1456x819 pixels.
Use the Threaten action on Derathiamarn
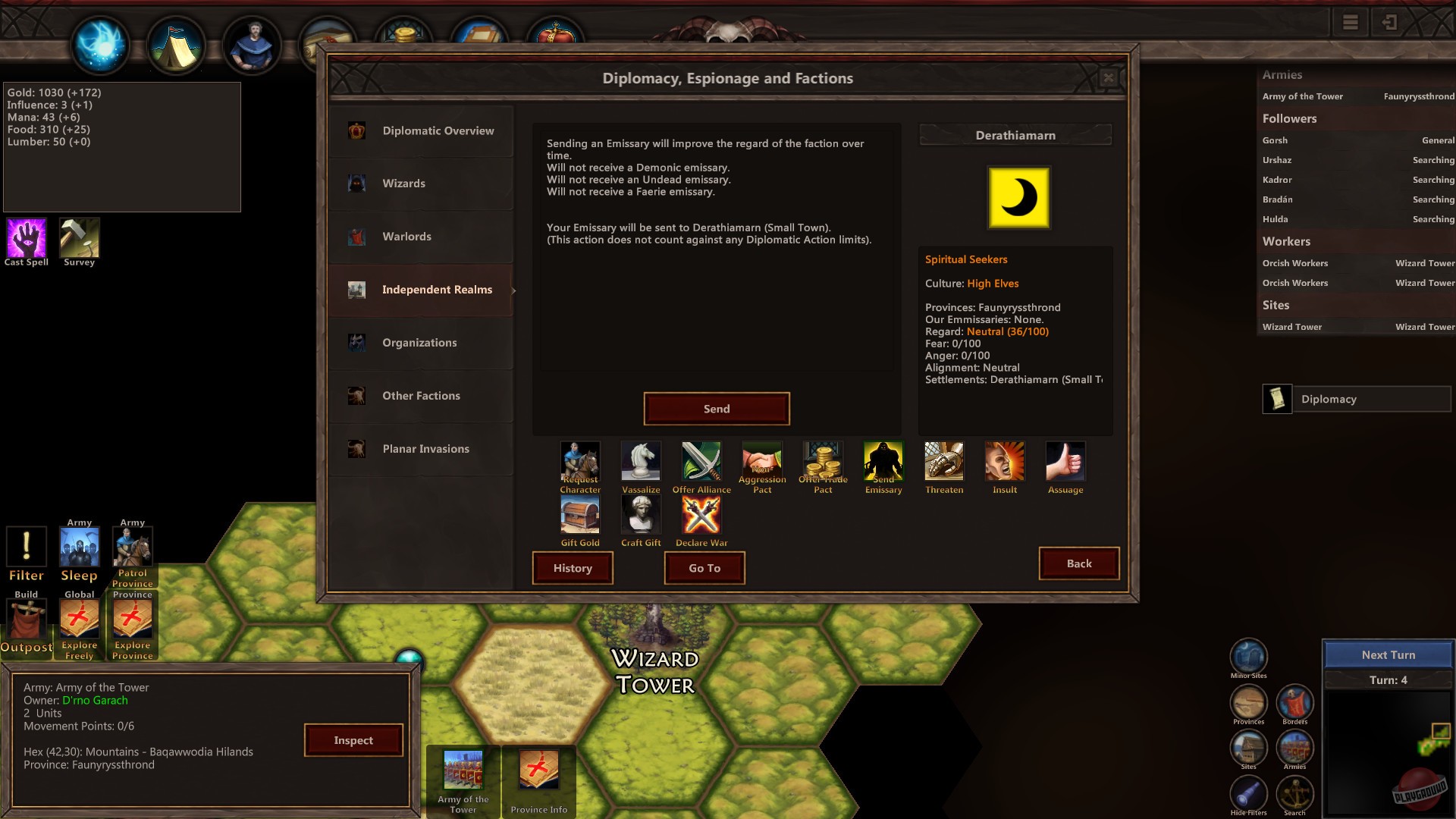pyautogui.click(x=943, y=460)
